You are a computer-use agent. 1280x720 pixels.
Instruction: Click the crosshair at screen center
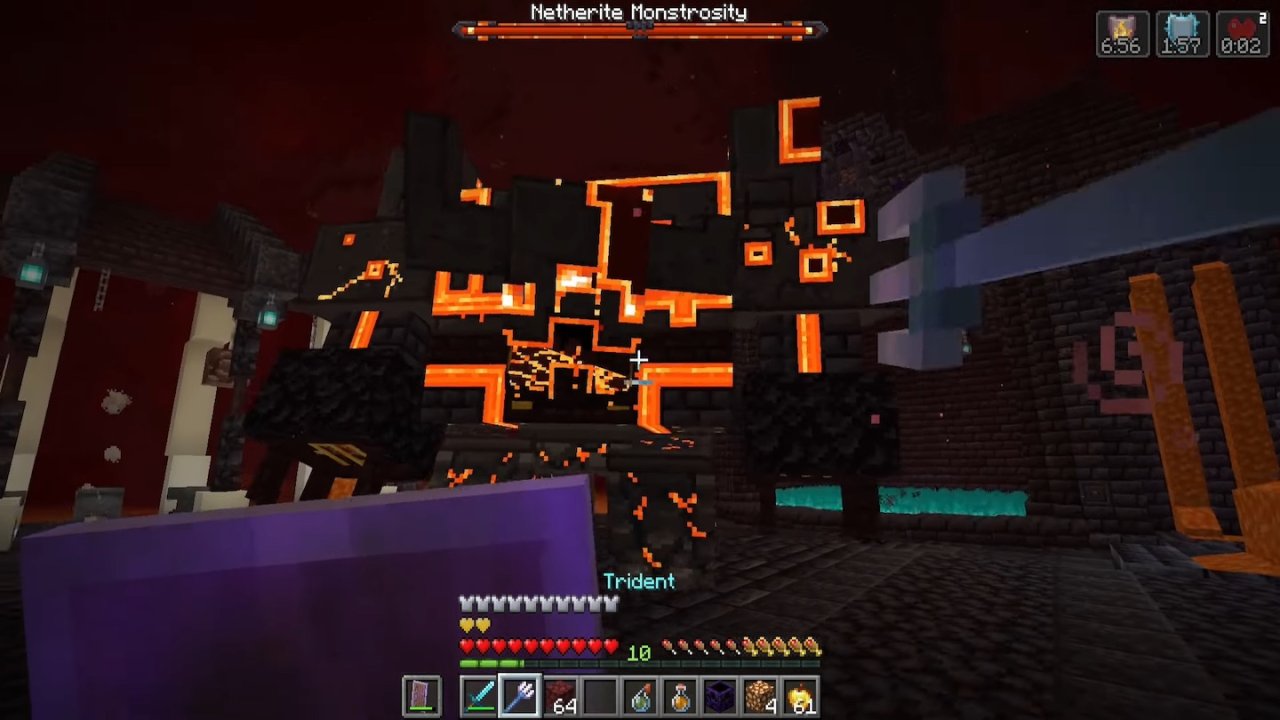pyautogui.click(x=640, y=360)
